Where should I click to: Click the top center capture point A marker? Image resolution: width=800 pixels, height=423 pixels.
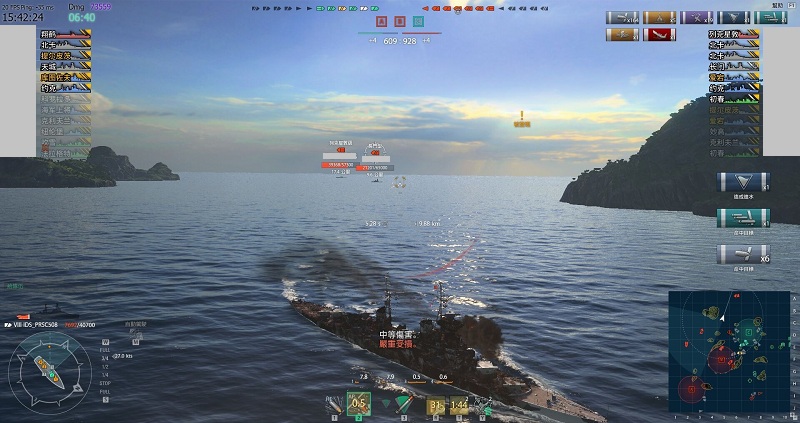tap(381, 20)
